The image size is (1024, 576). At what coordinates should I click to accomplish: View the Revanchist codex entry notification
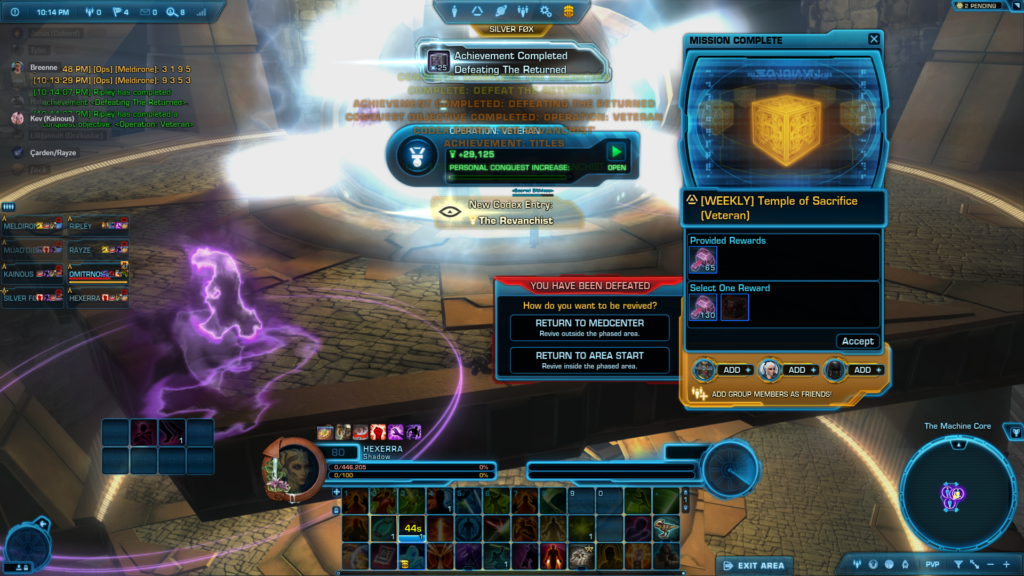[x=500, y=212]
